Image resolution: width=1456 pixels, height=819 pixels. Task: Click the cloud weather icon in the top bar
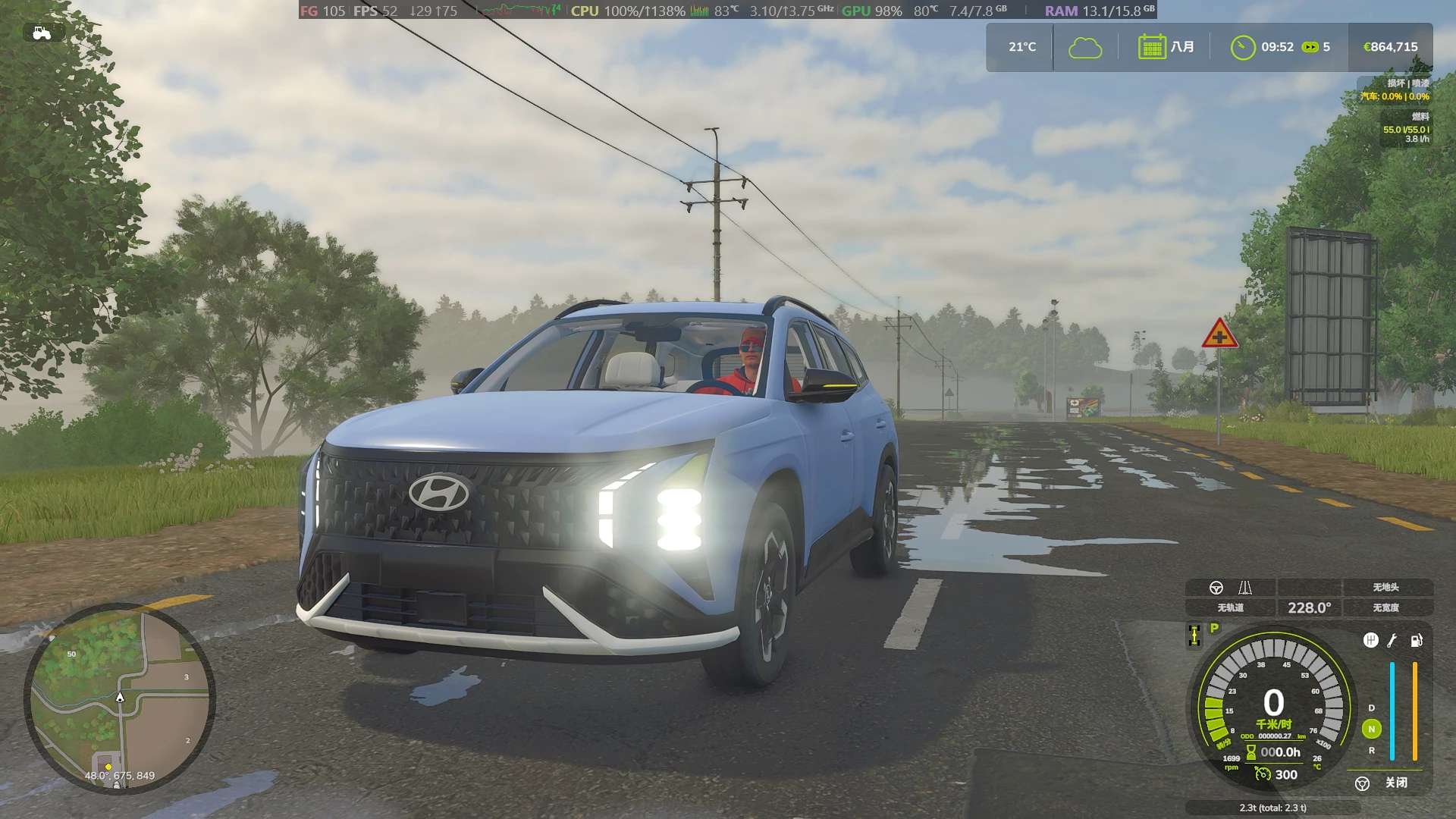(x=1084, y=47)
